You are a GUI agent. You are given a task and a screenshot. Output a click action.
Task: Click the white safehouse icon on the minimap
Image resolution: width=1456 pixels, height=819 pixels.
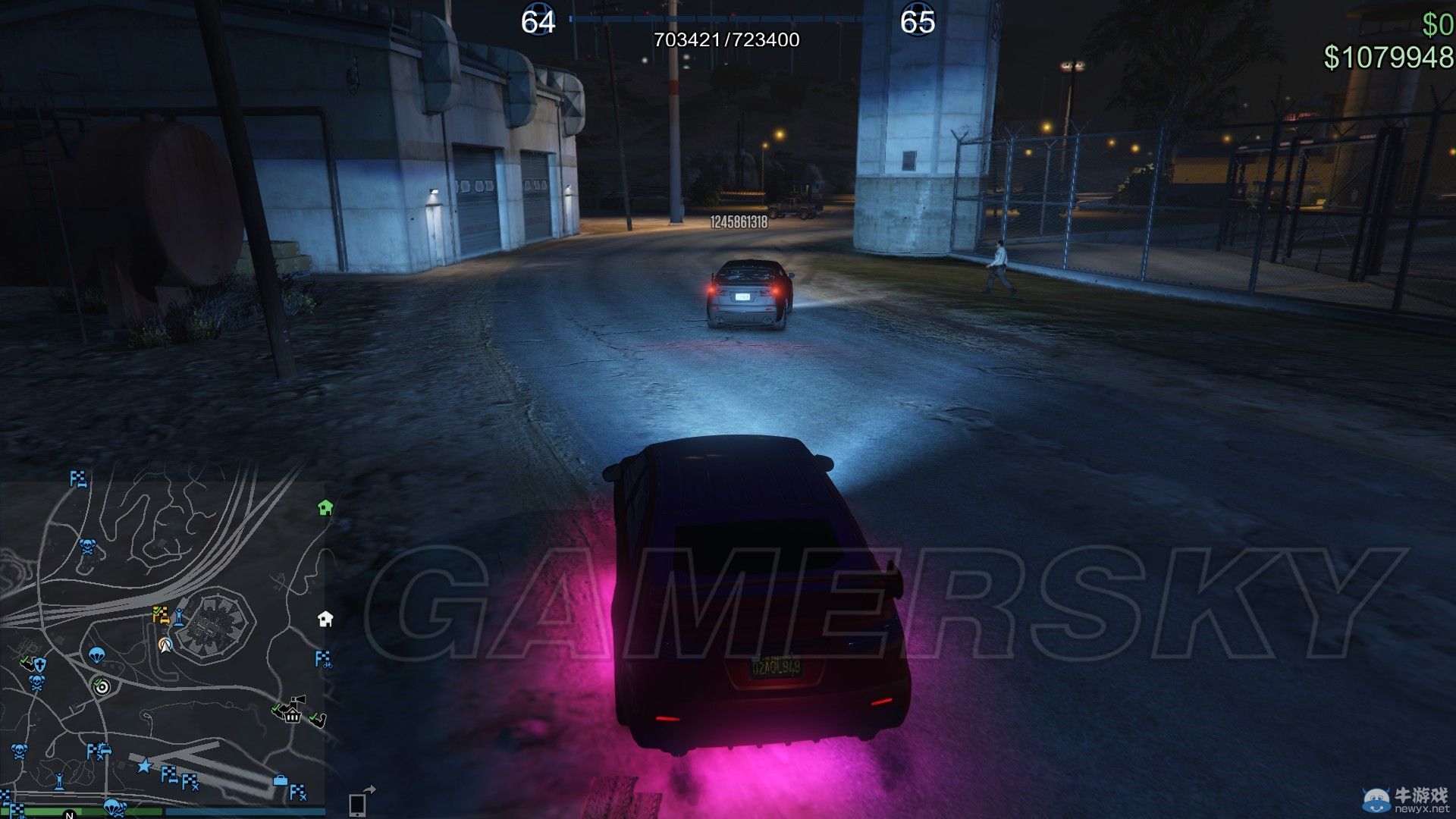click(x=323, y=620)
